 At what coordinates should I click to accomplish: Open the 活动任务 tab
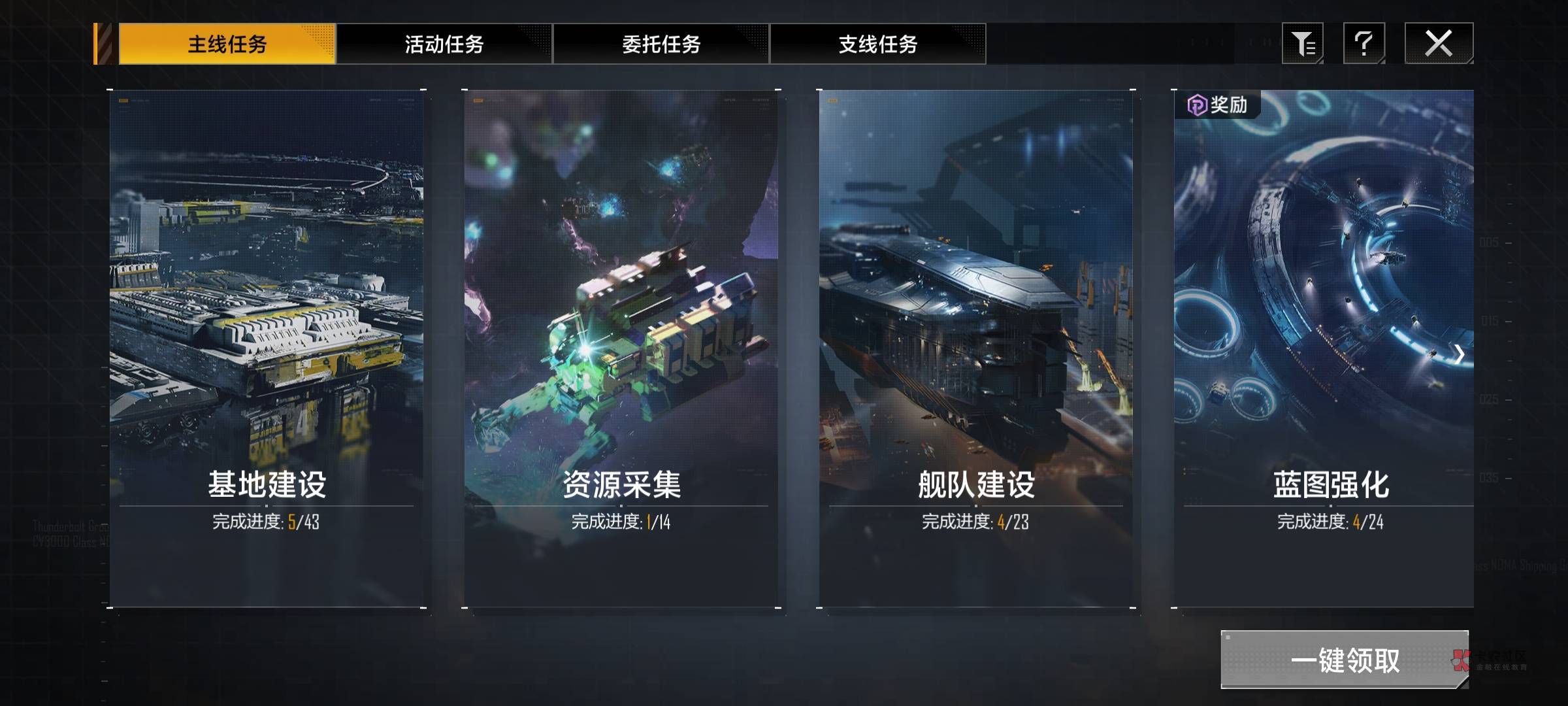coord(444,44)
